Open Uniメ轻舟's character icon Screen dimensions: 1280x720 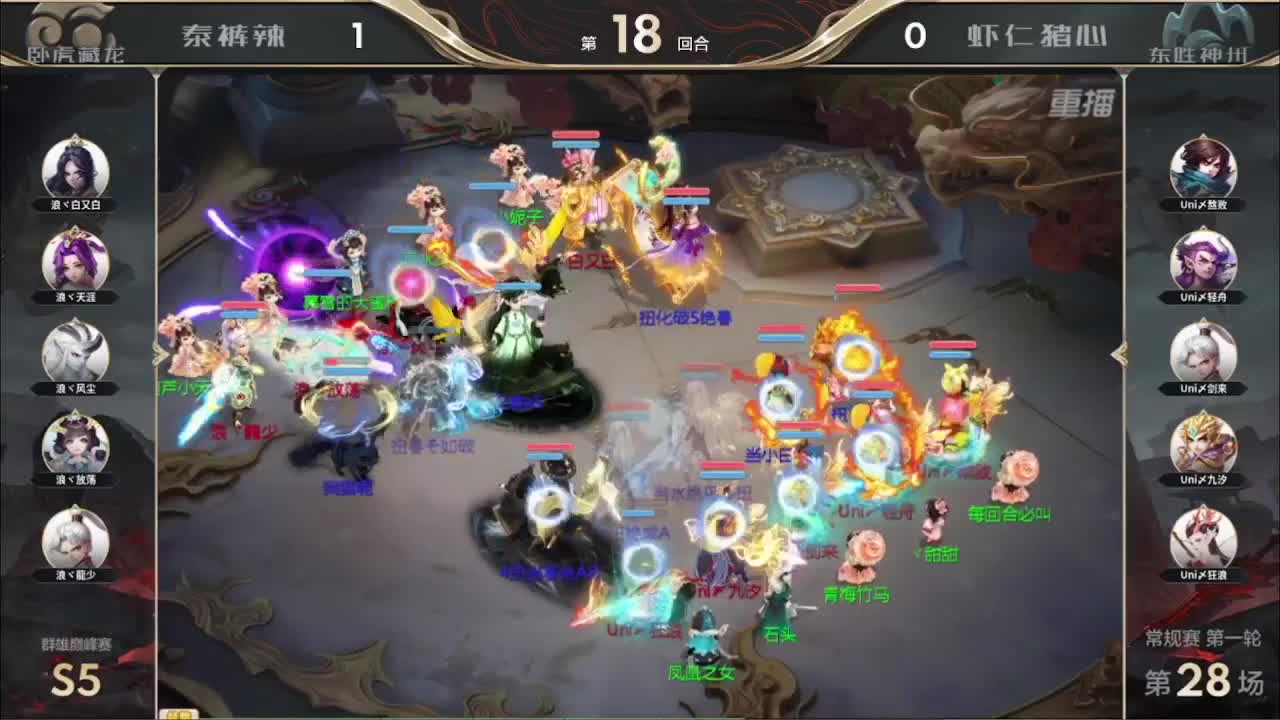tap(1205, 261)
